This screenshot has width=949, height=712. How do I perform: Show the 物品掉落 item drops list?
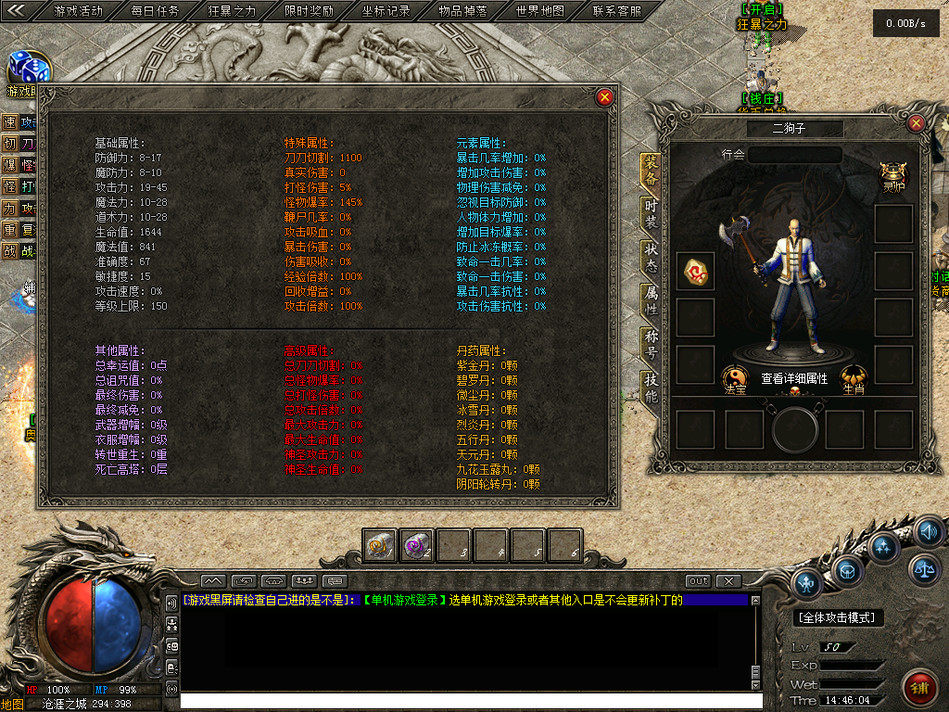click(463, 11)
